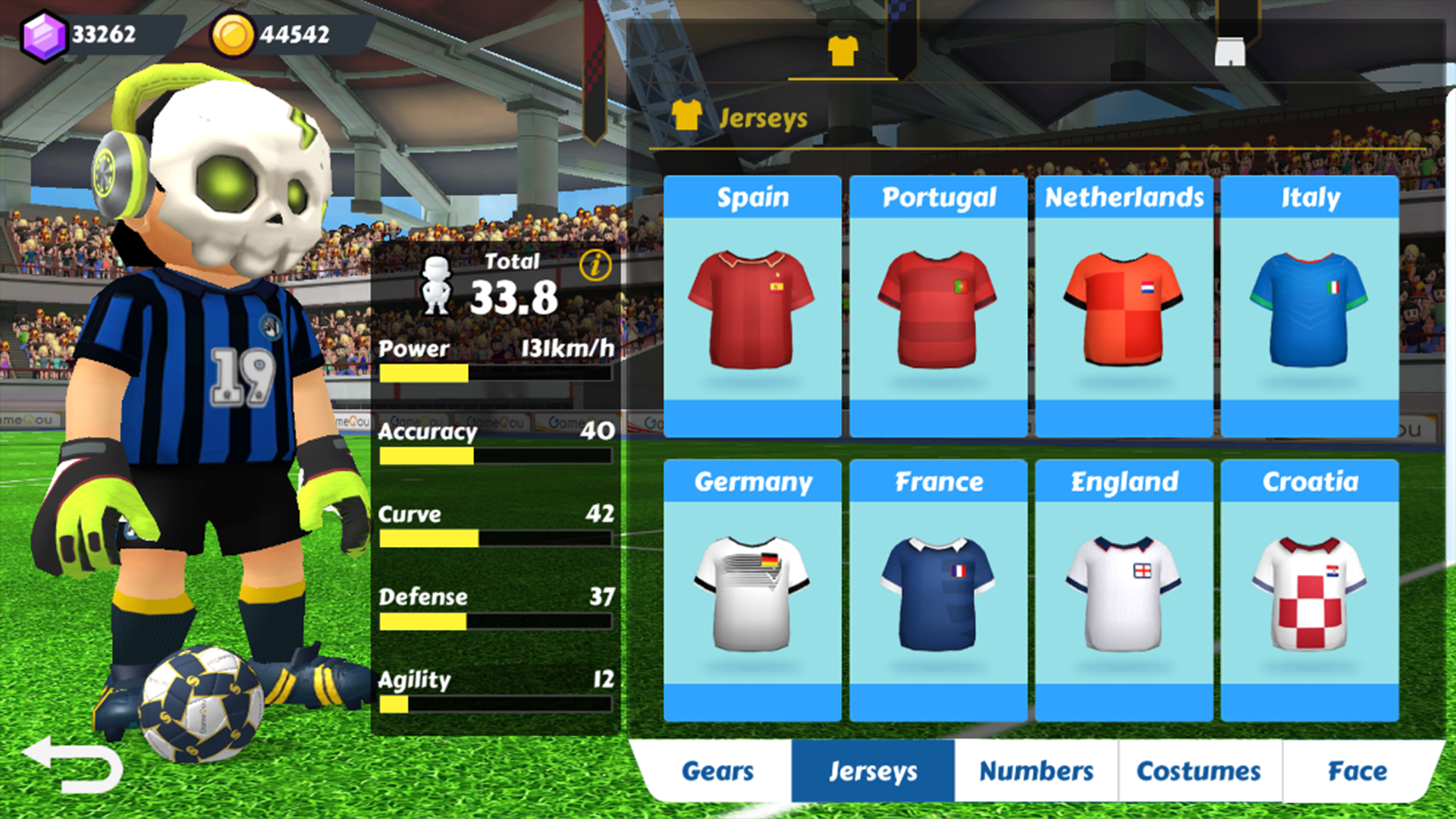1456x819 pixels.
Task: Switch to the Costumes tab
Action: tap(1198, 771)
